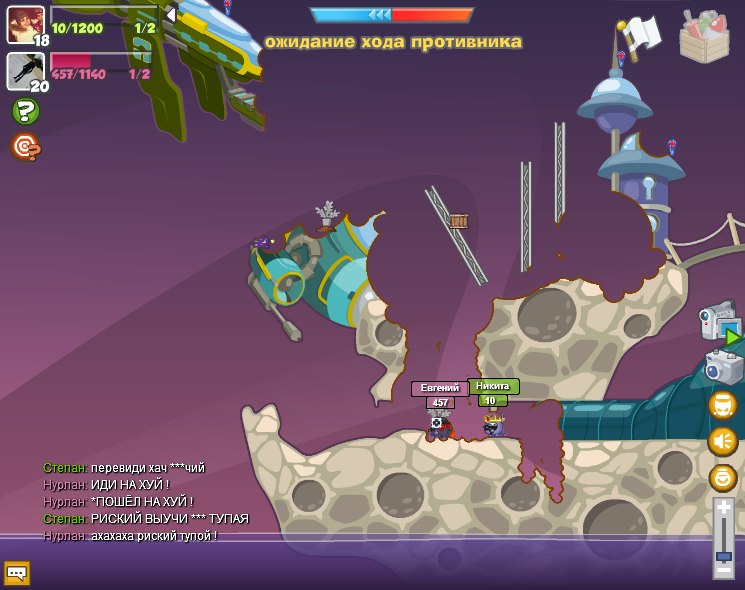
Task: Click the orange target question icon
Action: coord(26,147)
